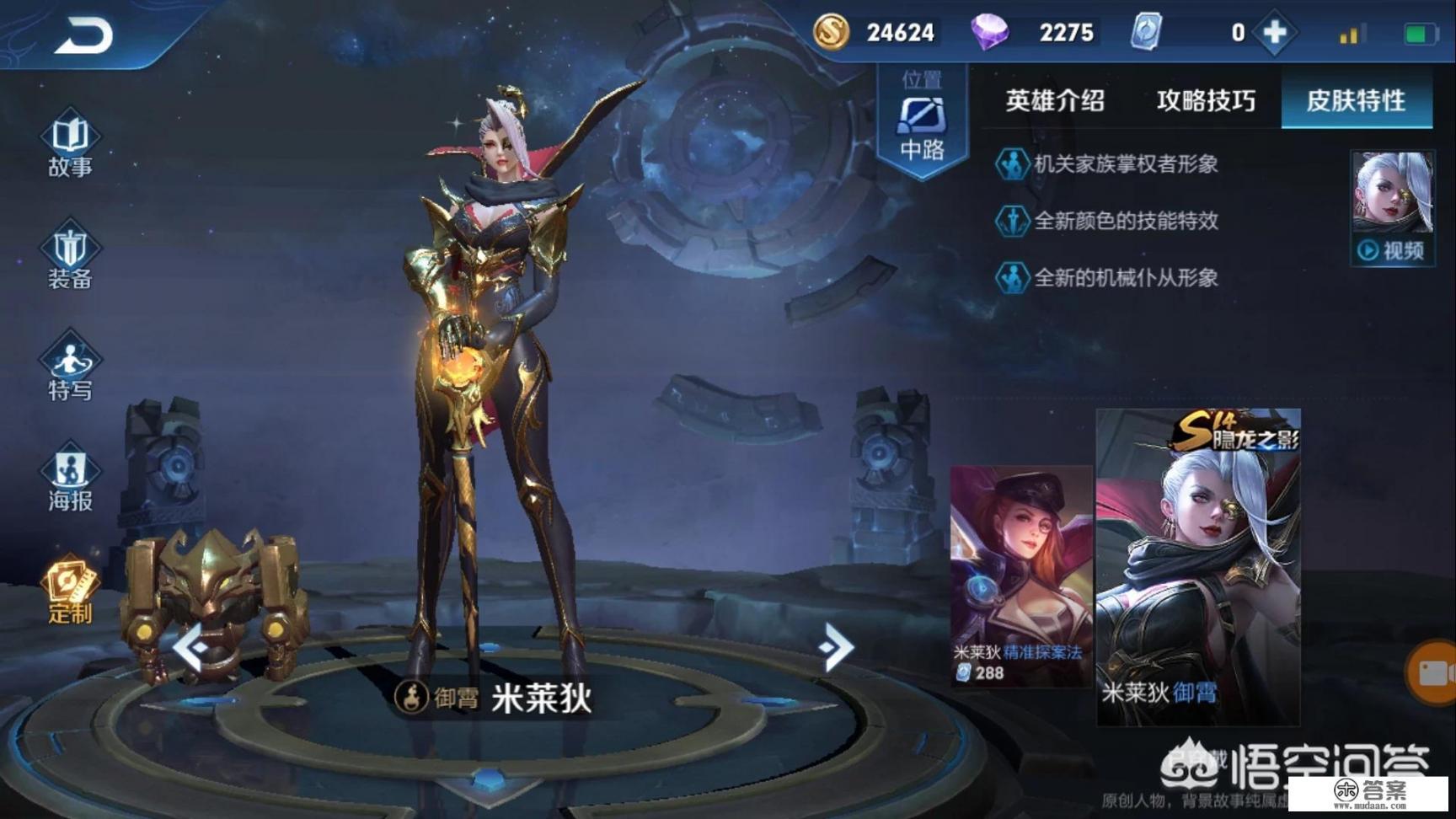Play the 视频 skin preview video

click(1392, 249)
